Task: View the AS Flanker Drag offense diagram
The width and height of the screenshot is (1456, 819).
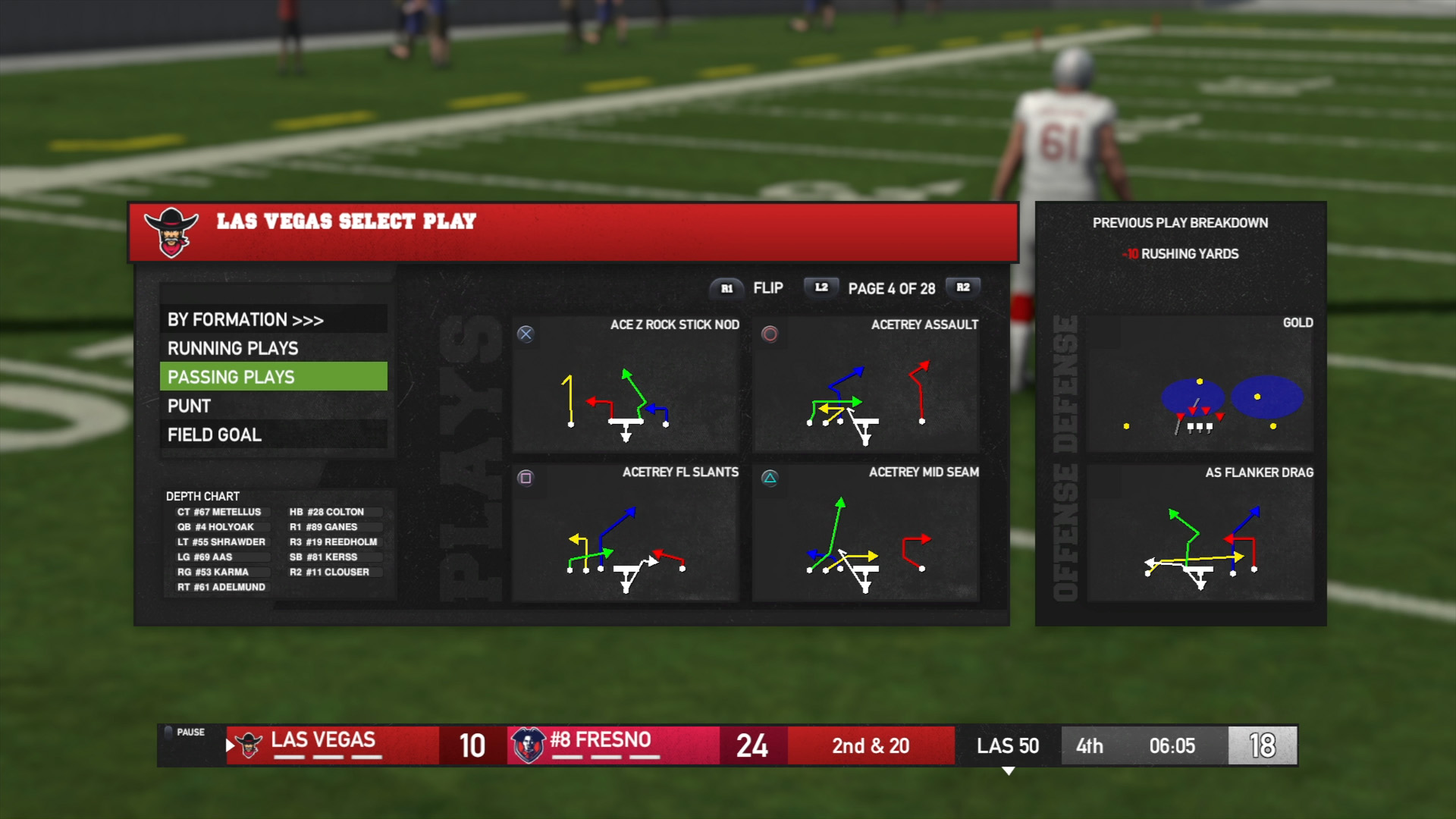Action: tap(1200, 533)
